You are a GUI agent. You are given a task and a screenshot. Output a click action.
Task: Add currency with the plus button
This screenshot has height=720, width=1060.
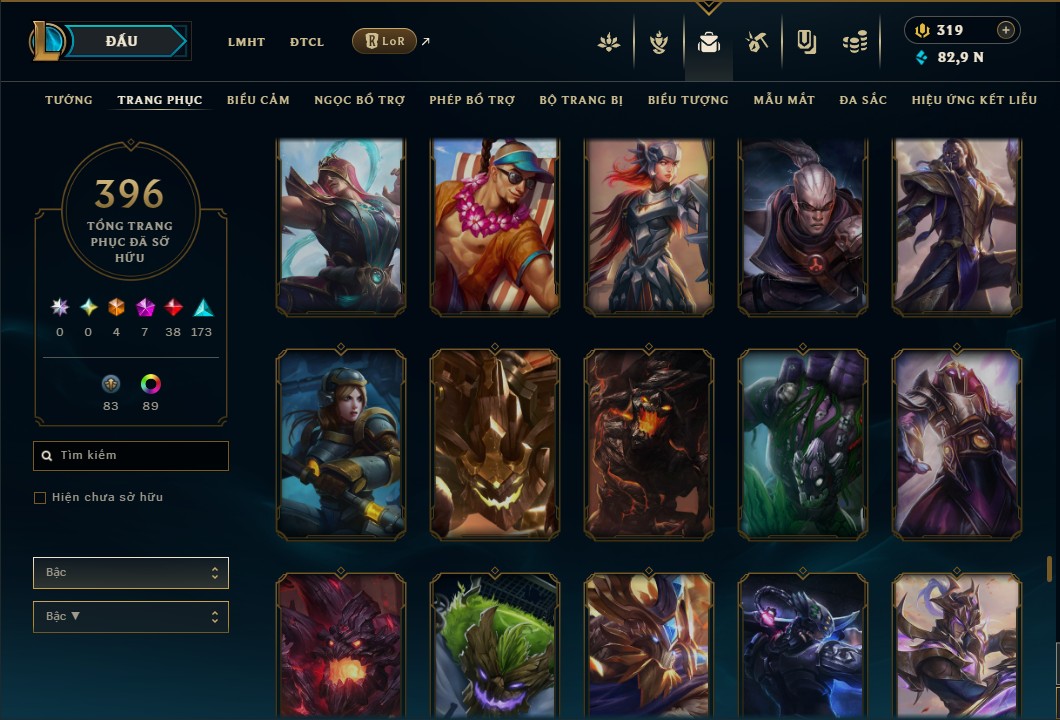point(1005,30)
